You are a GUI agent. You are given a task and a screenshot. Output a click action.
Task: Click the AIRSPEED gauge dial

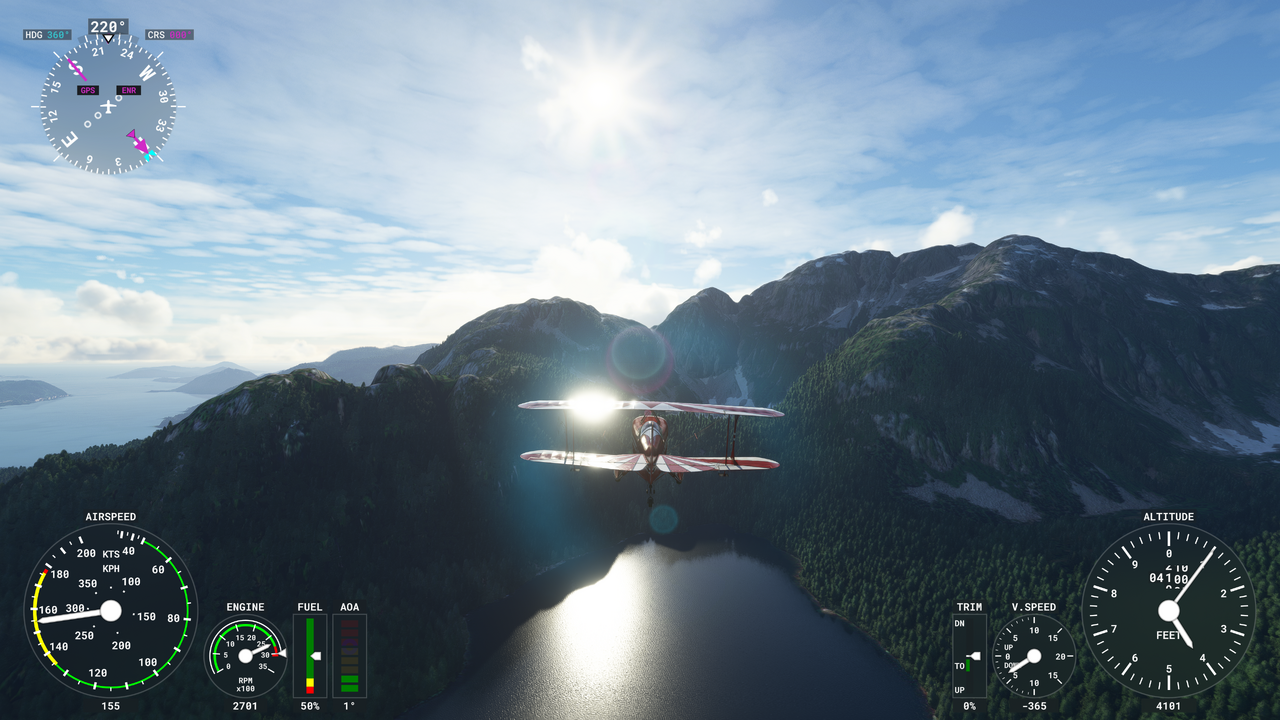110,610
